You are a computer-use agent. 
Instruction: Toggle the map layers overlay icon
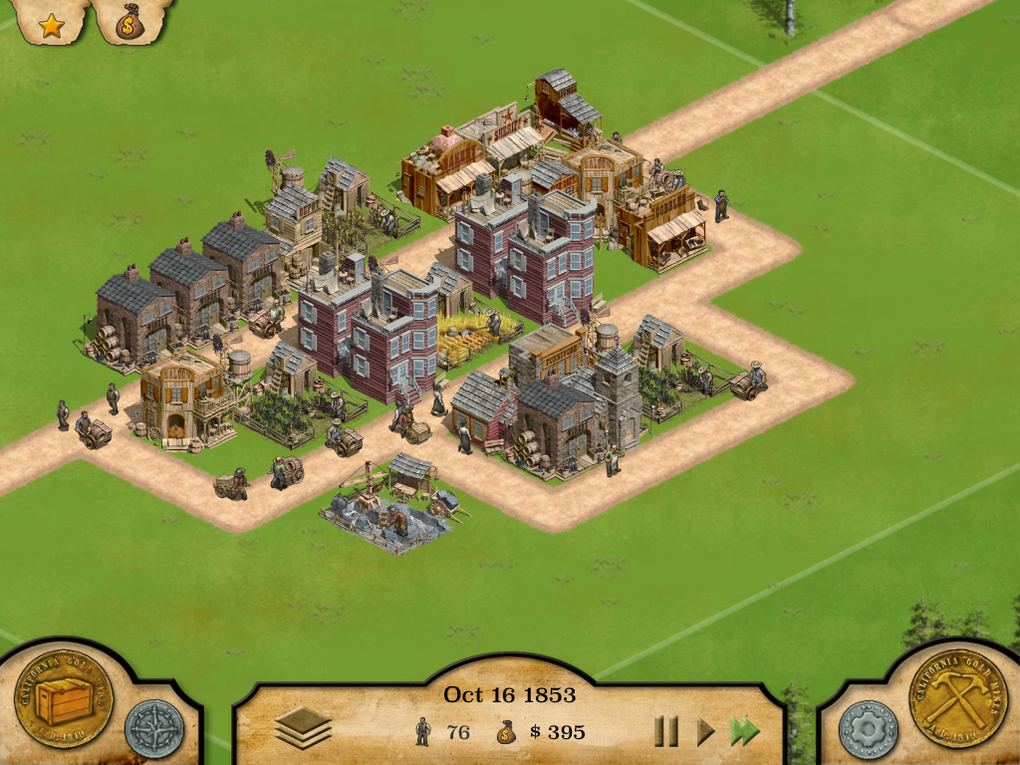(302, 730)
